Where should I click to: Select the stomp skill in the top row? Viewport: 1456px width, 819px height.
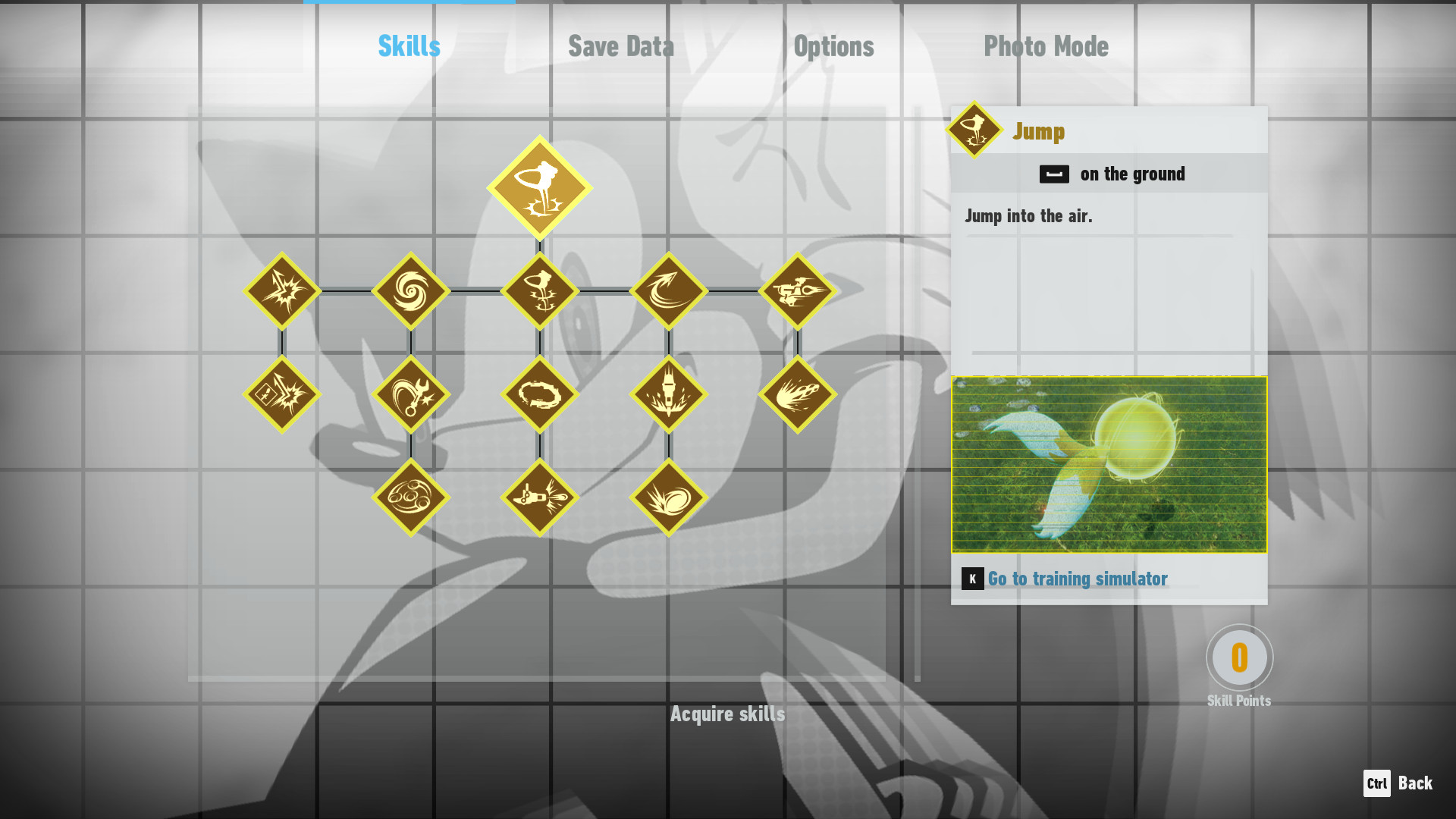tap(541, 290)
